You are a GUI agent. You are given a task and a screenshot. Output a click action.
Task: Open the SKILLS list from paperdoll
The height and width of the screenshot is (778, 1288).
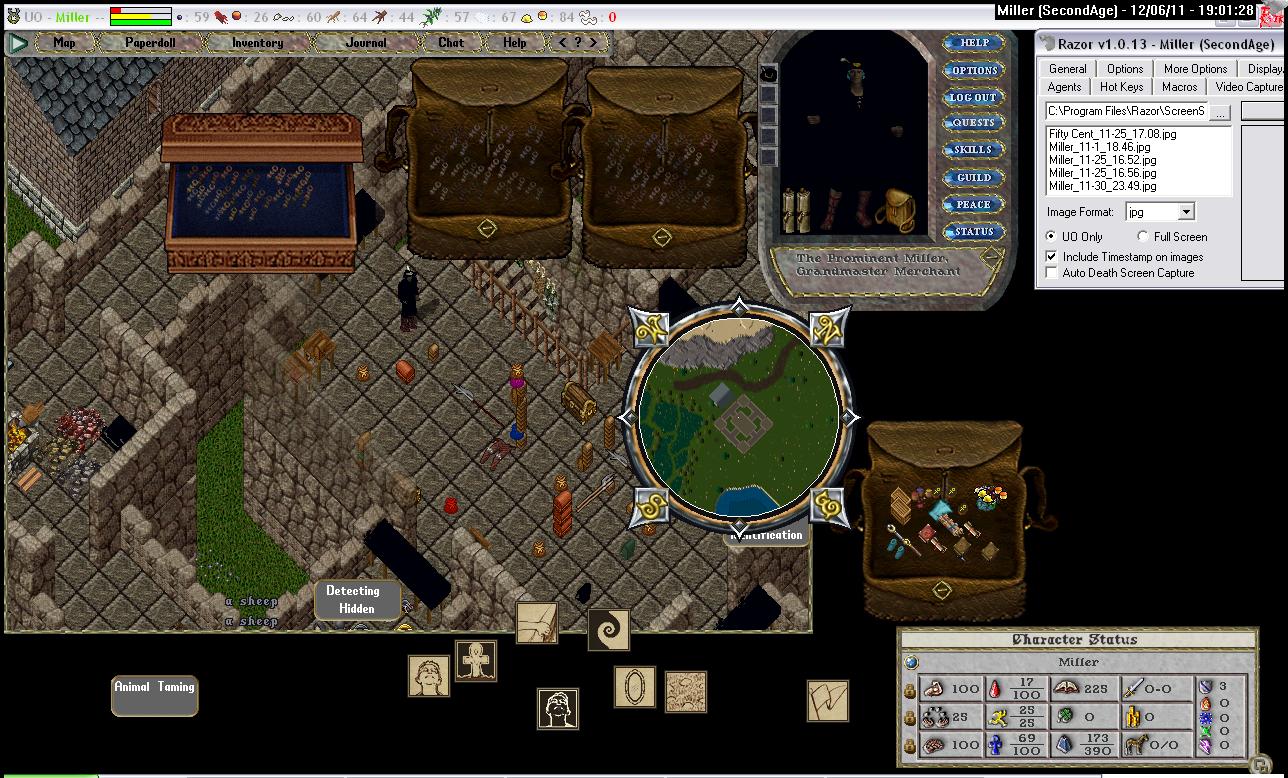pos(973,150)
